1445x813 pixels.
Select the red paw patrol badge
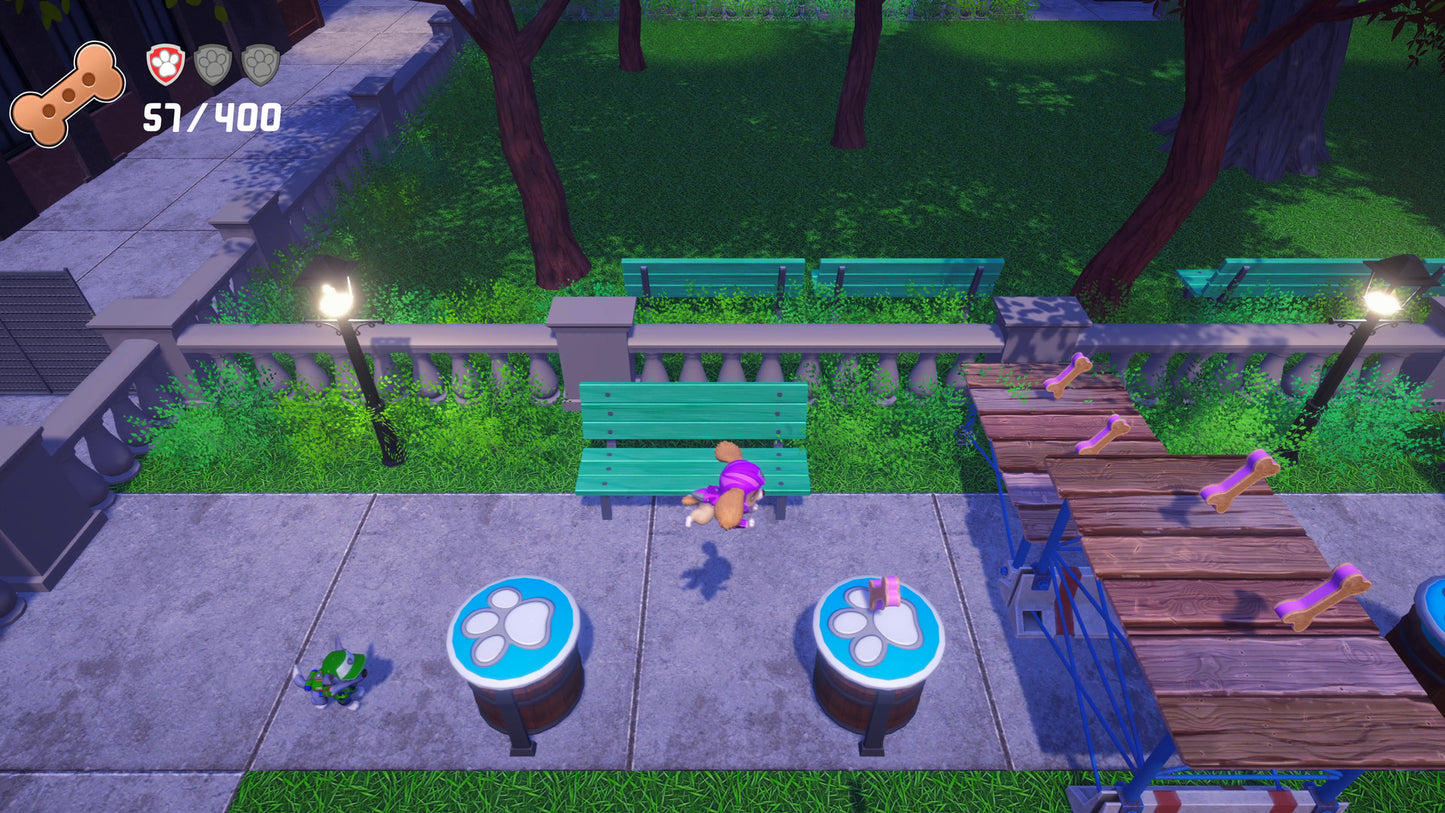point(166,65)
